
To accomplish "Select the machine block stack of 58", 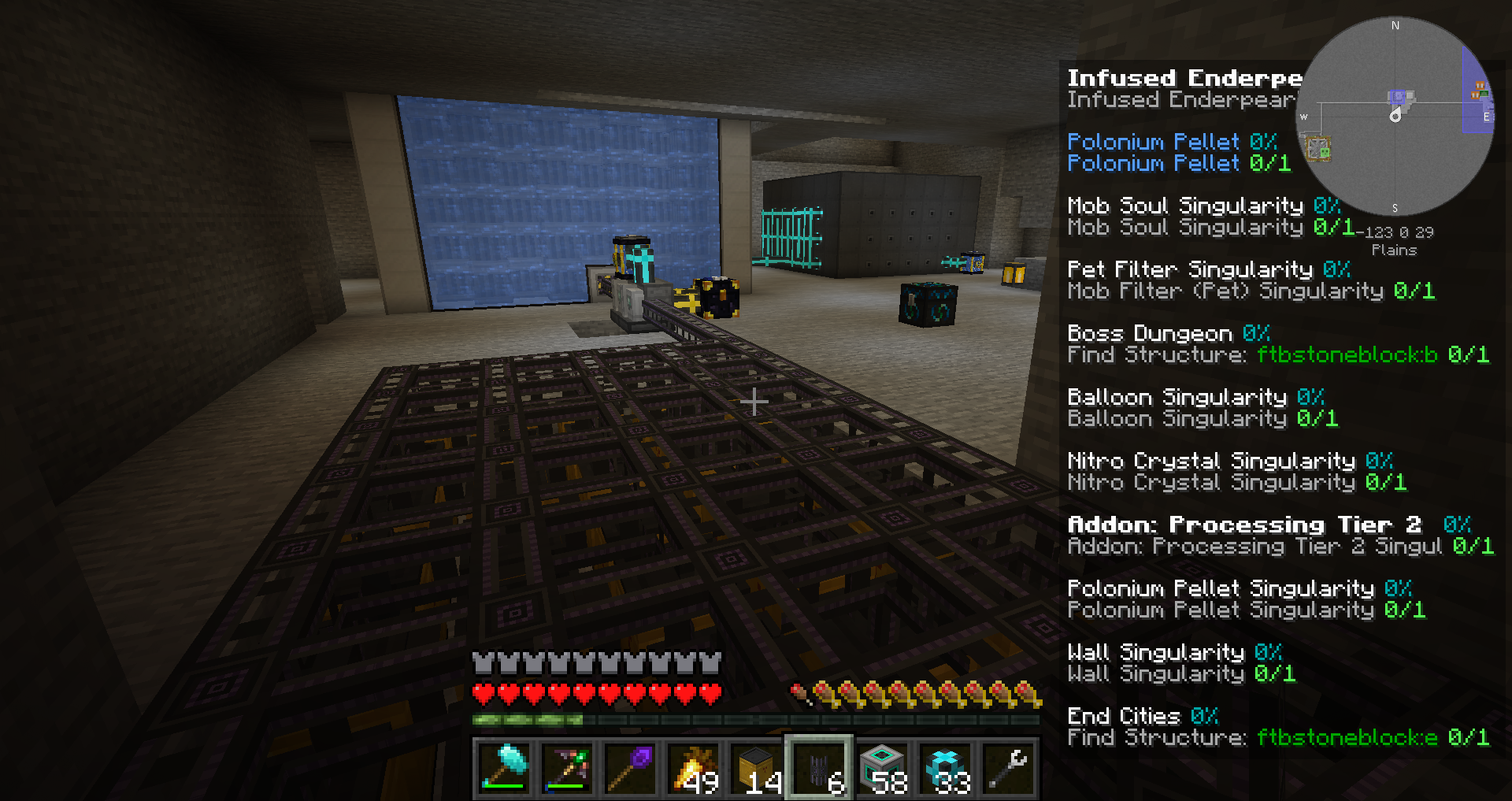I will tap(884, 768).
